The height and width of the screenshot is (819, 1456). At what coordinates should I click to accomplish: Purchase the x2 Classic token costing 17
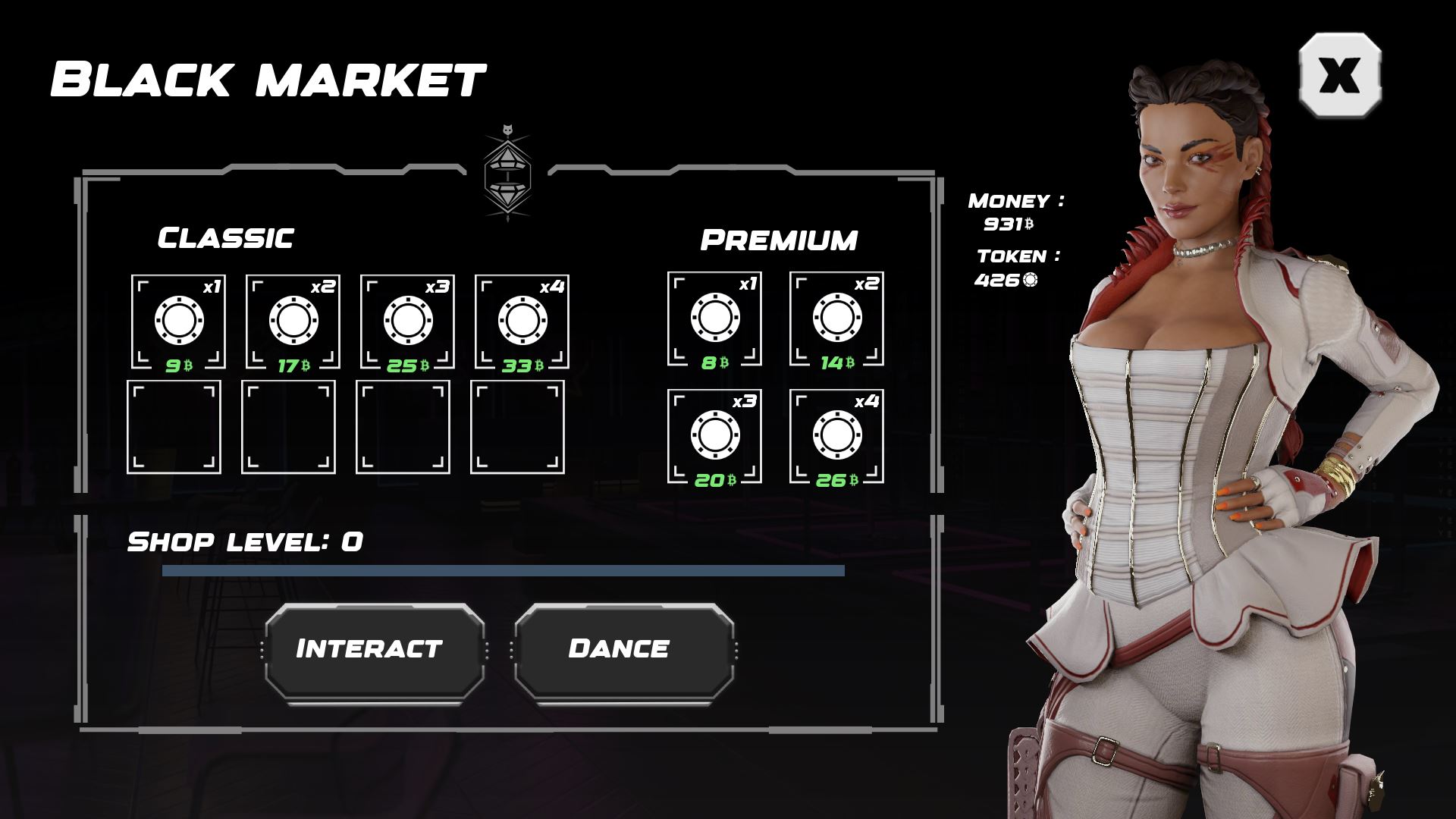[293, 321]
